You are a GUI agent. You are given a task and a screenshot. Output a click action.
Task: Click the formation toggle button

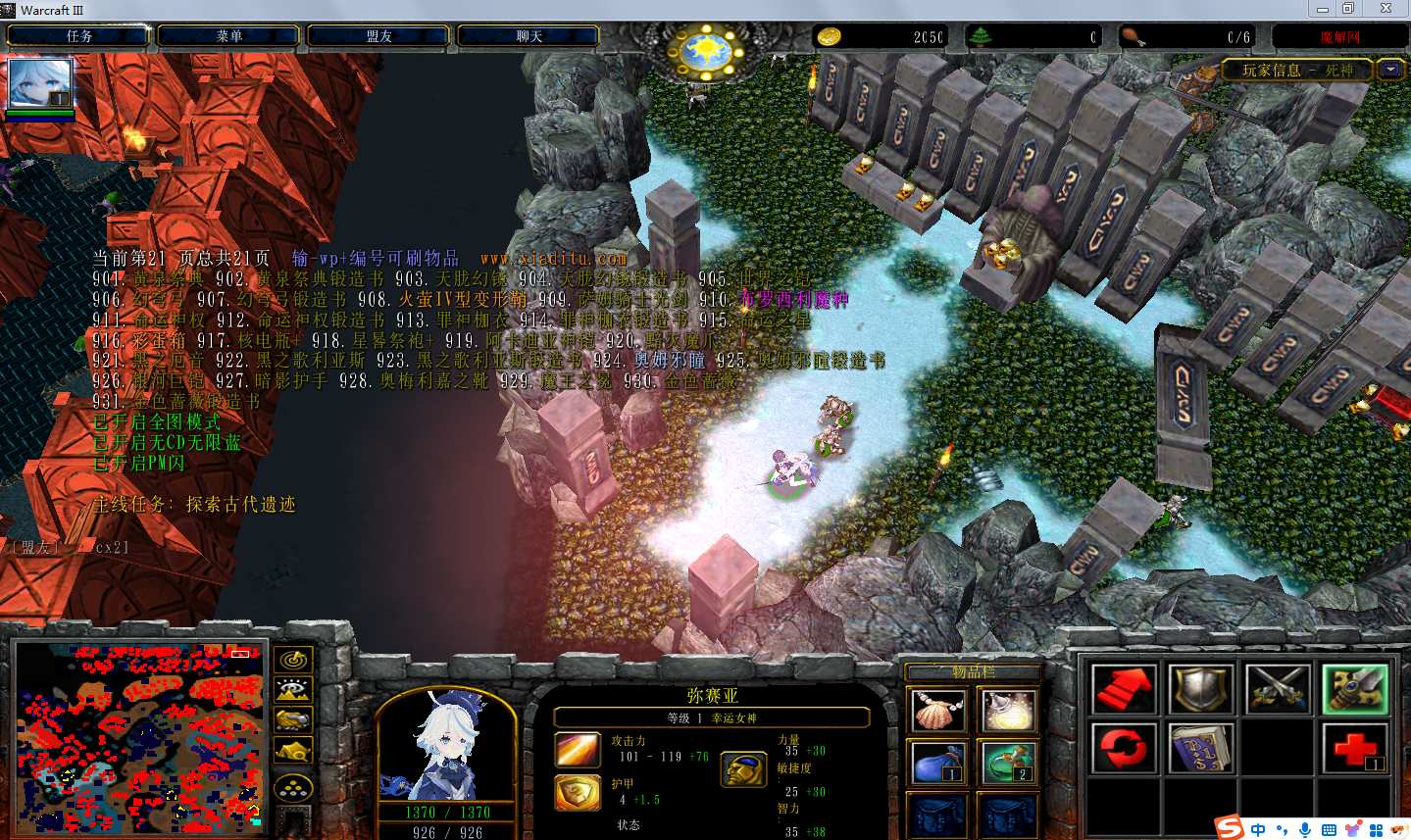294,787
